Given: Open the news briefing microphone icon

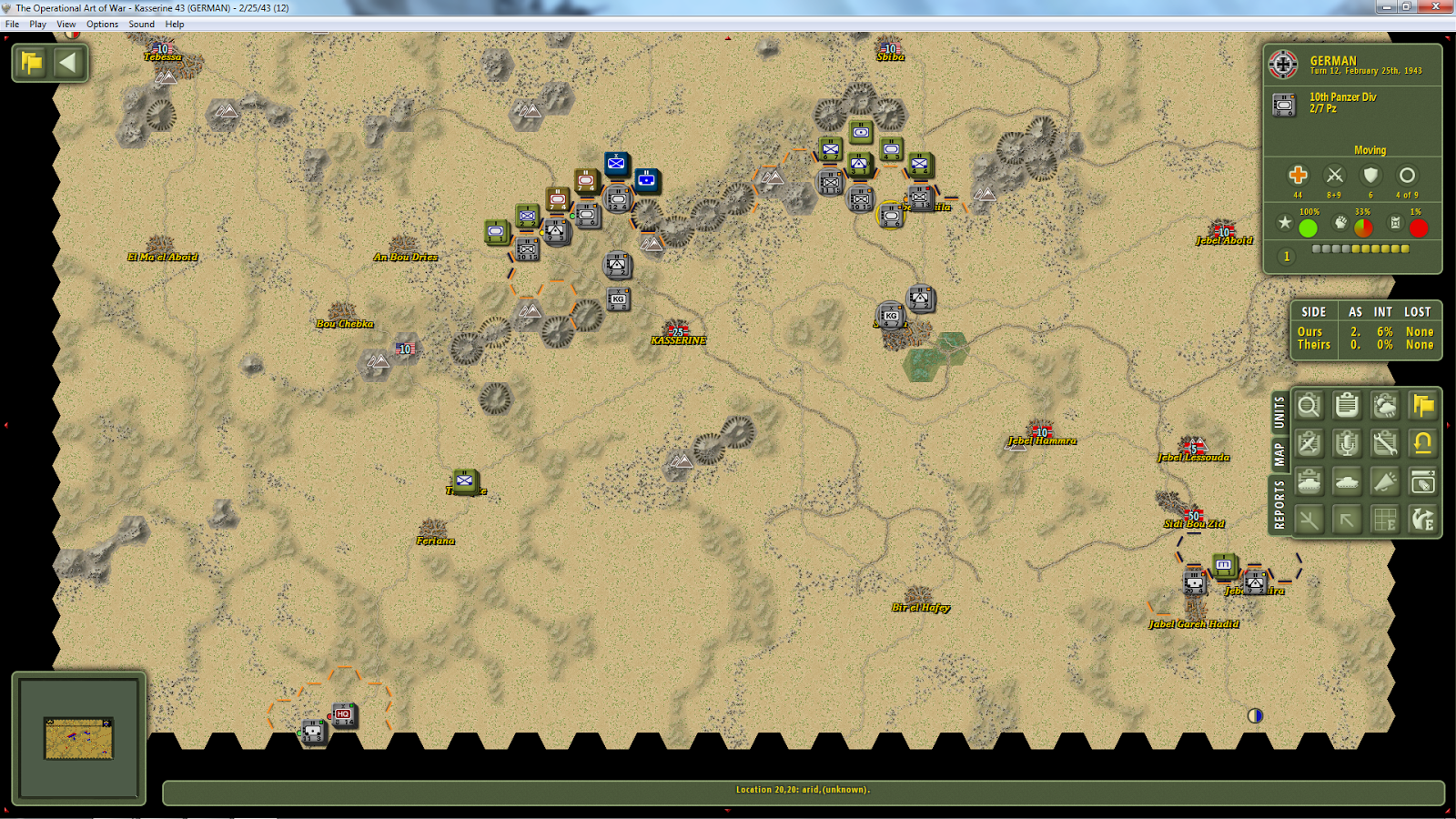Looking at the screenshot, I should click(1347, 443).
